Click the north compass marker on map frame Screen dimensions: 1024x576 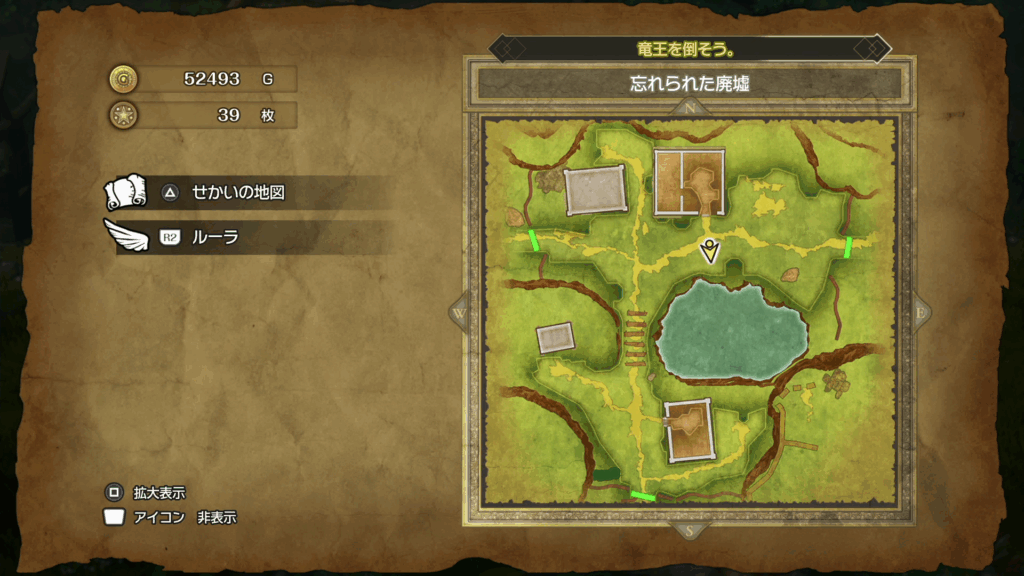689,107
